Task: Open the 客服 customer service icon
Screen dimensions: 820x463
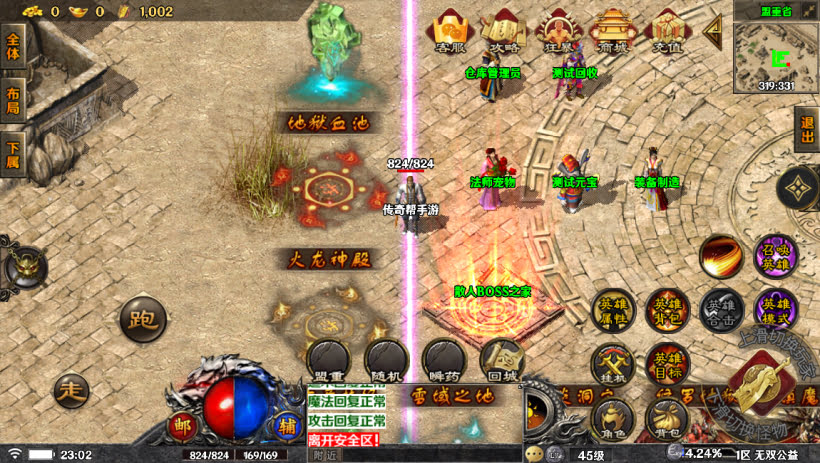Action: pyautogui.click(x=452, y=32)
